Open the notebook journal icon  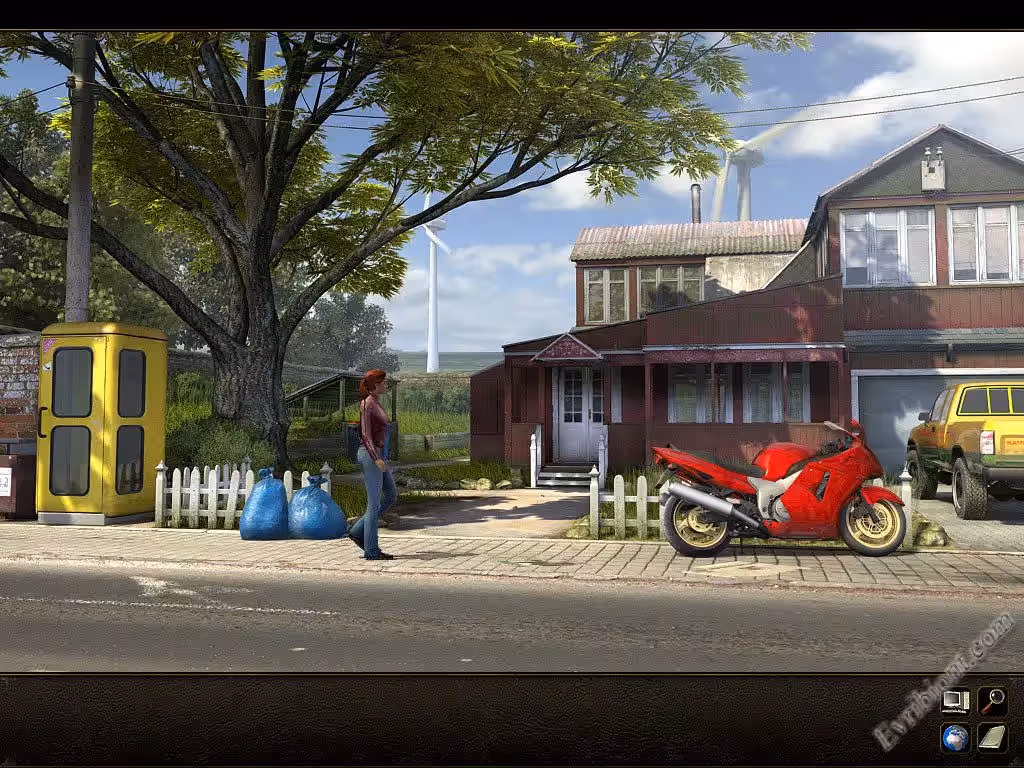pos(992,738)
